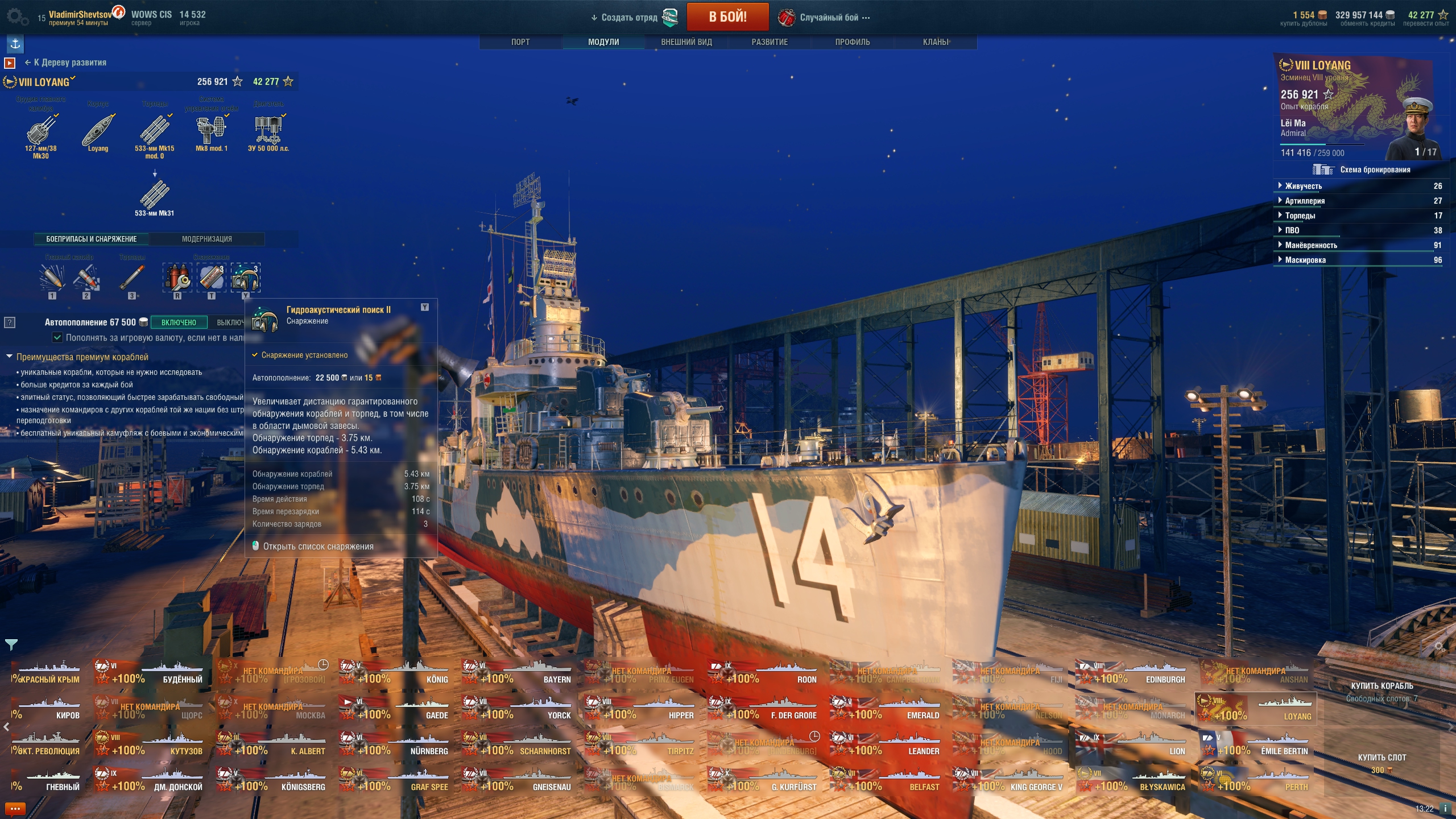Screen dimensions: 1456x819
Task: Open the ПОРТ tab
Action: [520, 42]
